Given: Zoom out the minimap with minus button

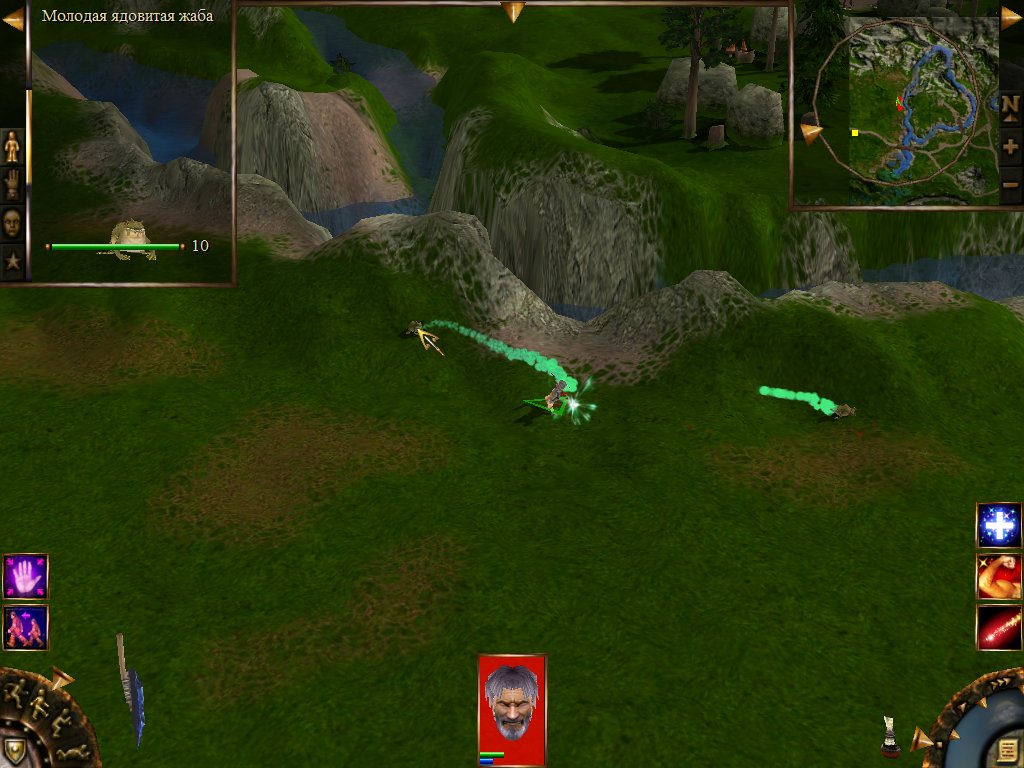Looking at the screenshot, I should click(1010, 184).
